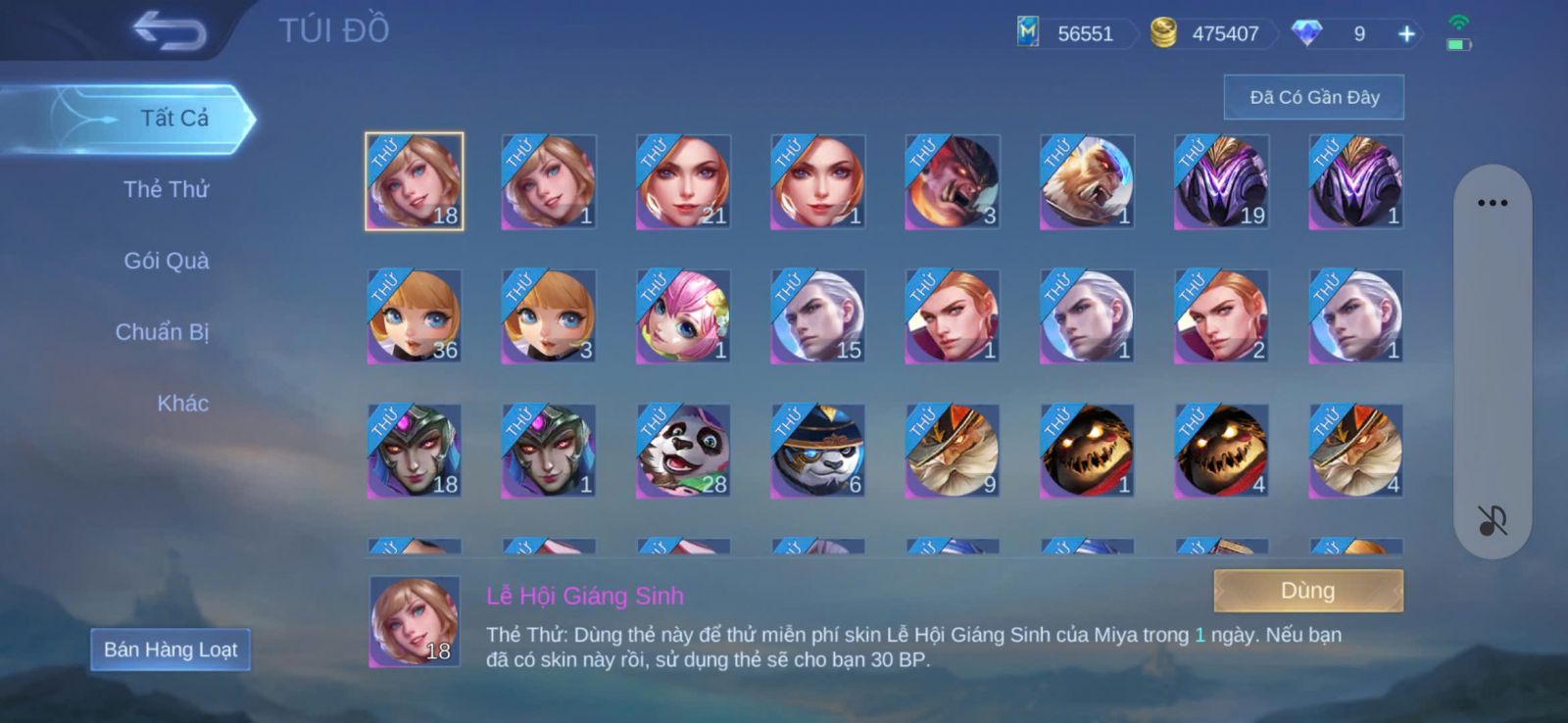Select the helmeted dark woman card with 18

[x=414, y=451]
